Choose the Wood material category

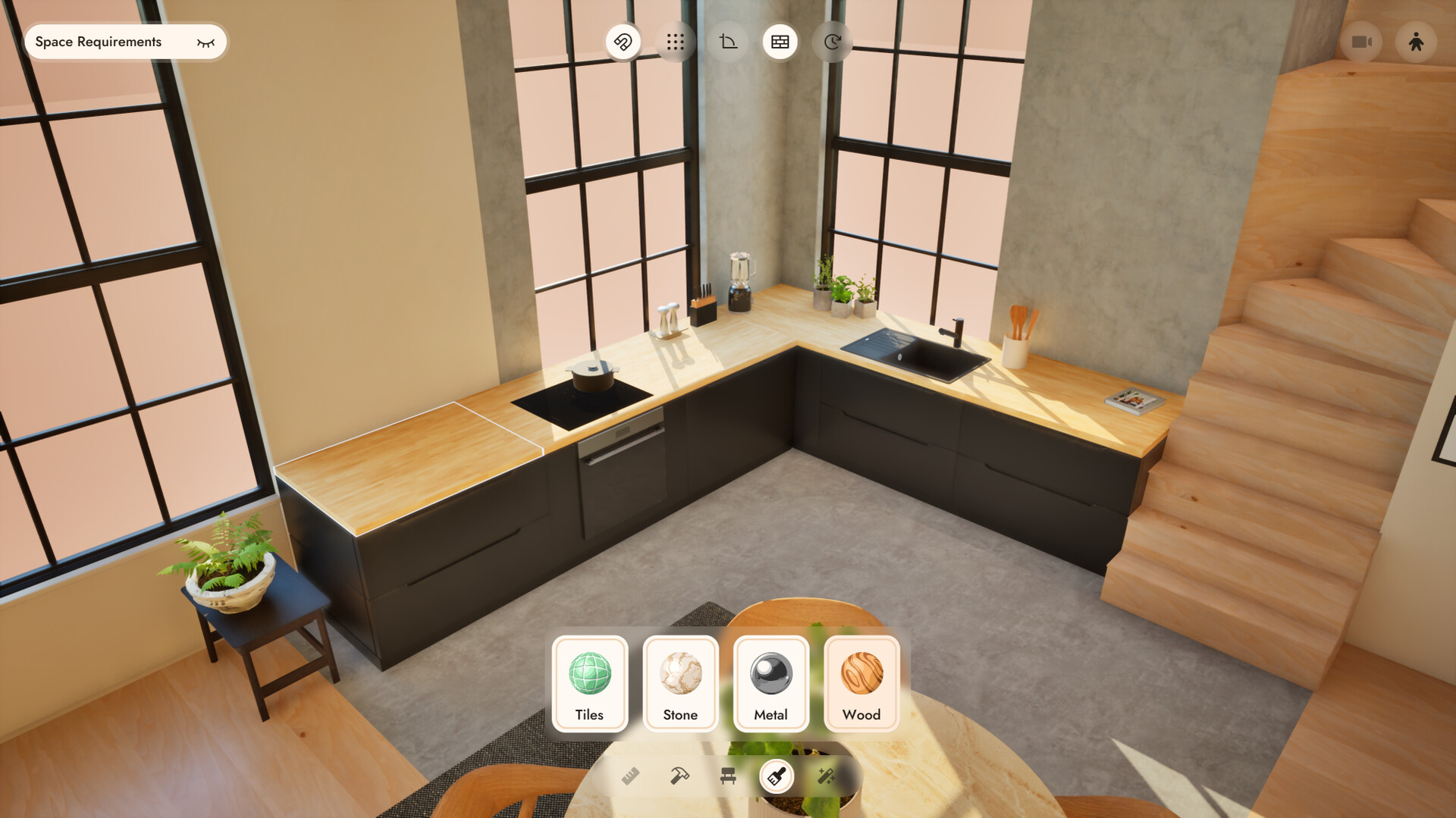point(861,684)
